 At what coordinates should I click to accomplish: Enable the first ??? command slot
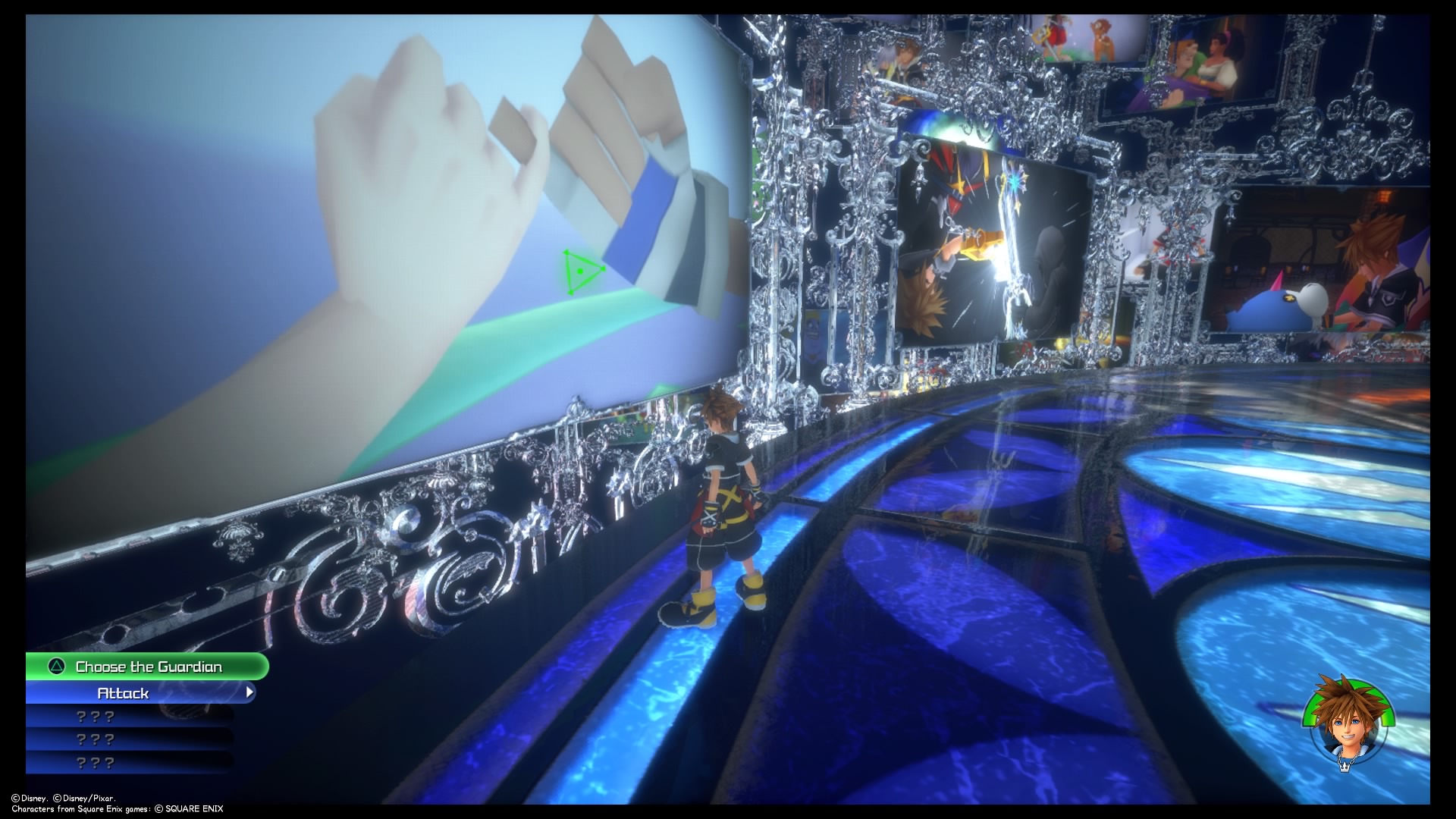pos(95,715)
